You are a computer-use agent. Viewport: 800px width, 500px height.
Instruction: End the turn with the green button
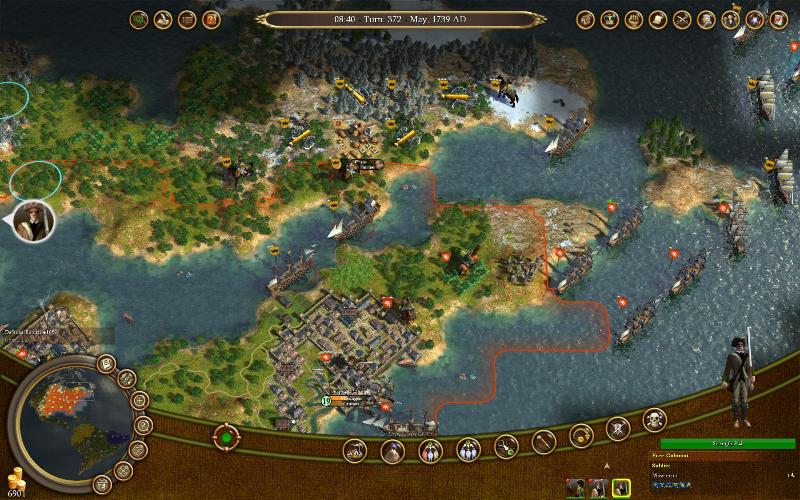[226, 437]
